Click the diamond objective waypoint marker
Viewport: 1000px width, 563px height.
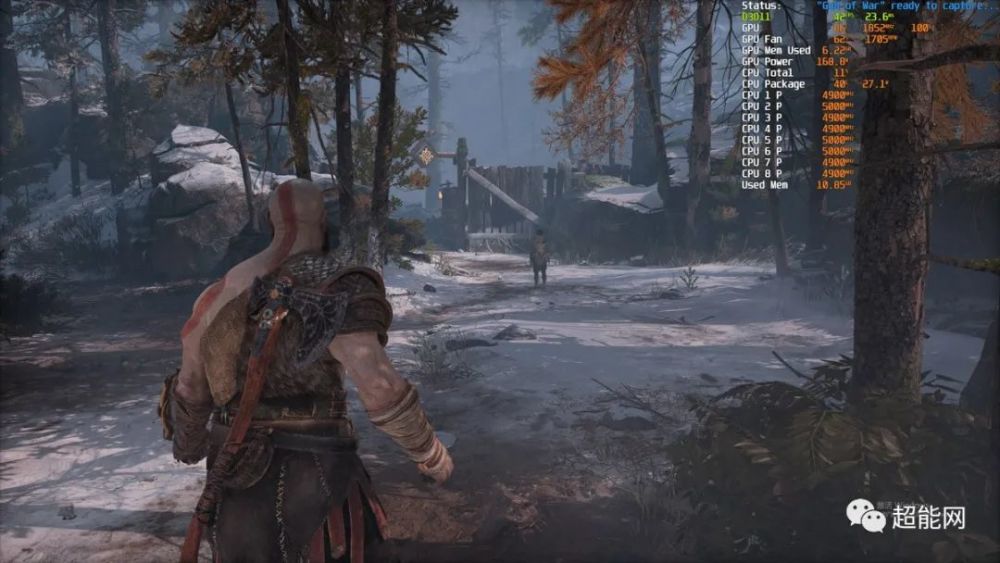[x=427, y=155]
